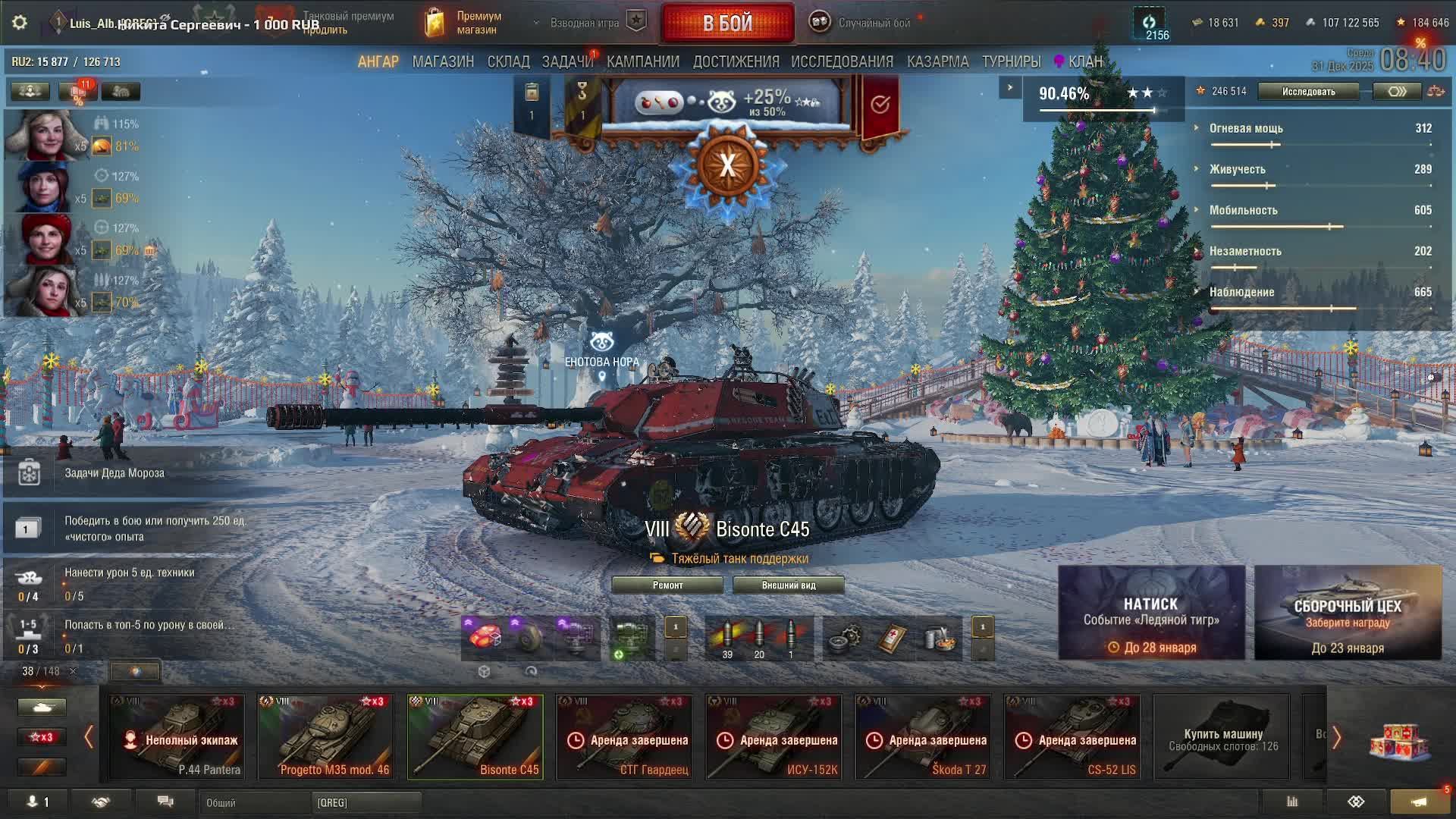1456x819 pixels.
Task: Switch to the СКЛАД tab
Action: pyautogui.click(x=508, y=61)
